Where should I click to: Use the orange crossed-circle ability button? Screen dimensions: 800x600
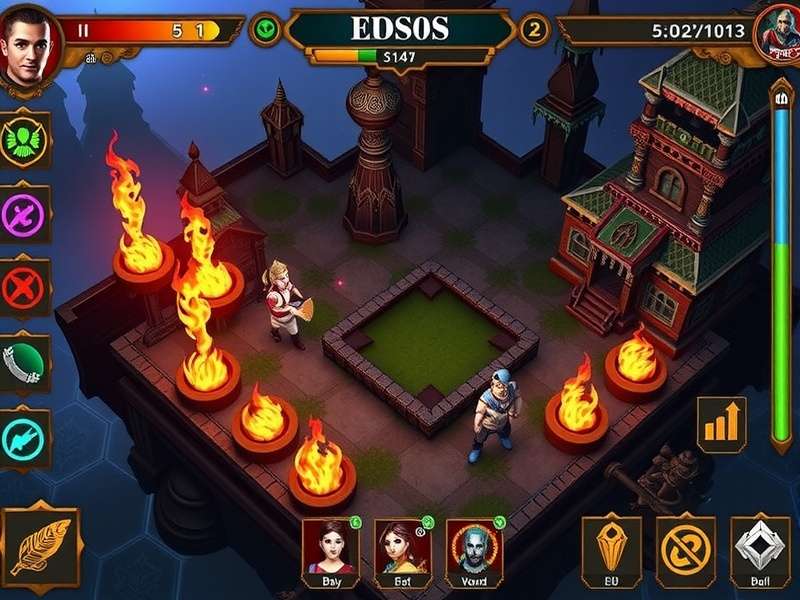(685, 551)
